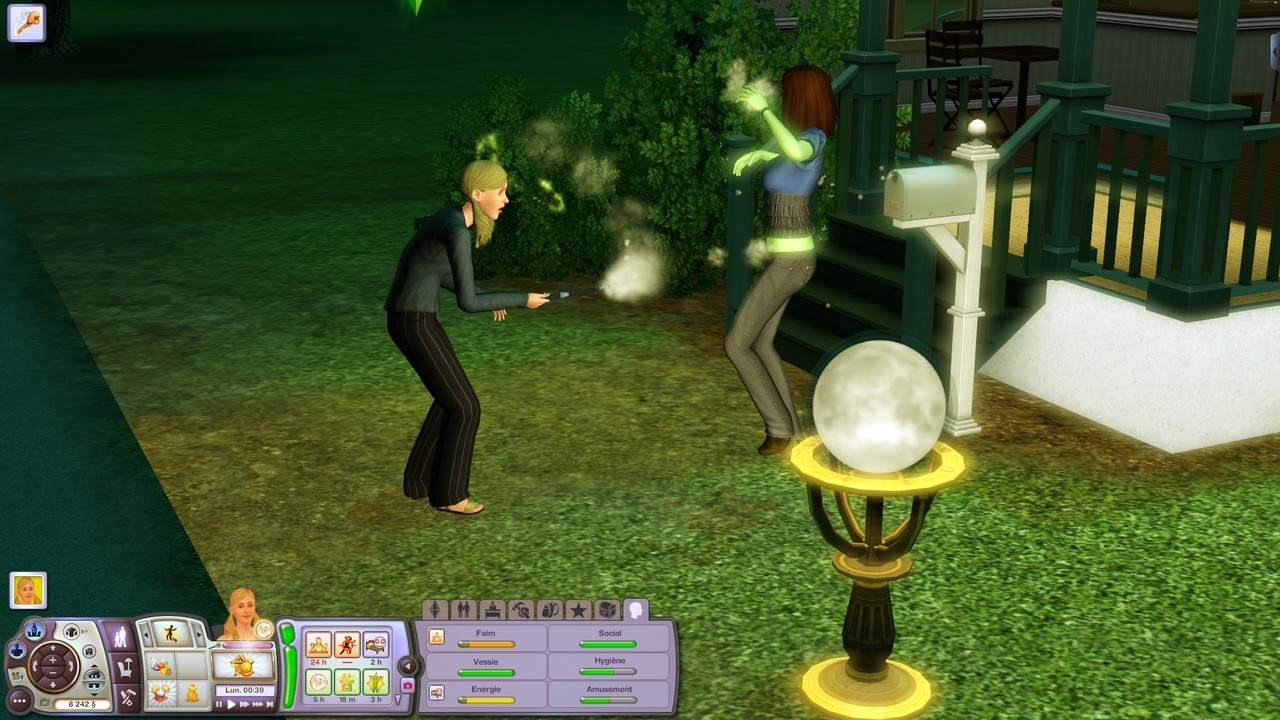Viewport: 1280px width, 720px height.
Task: Open the Lifetime Rewards star tab
Action: [578, 610]
